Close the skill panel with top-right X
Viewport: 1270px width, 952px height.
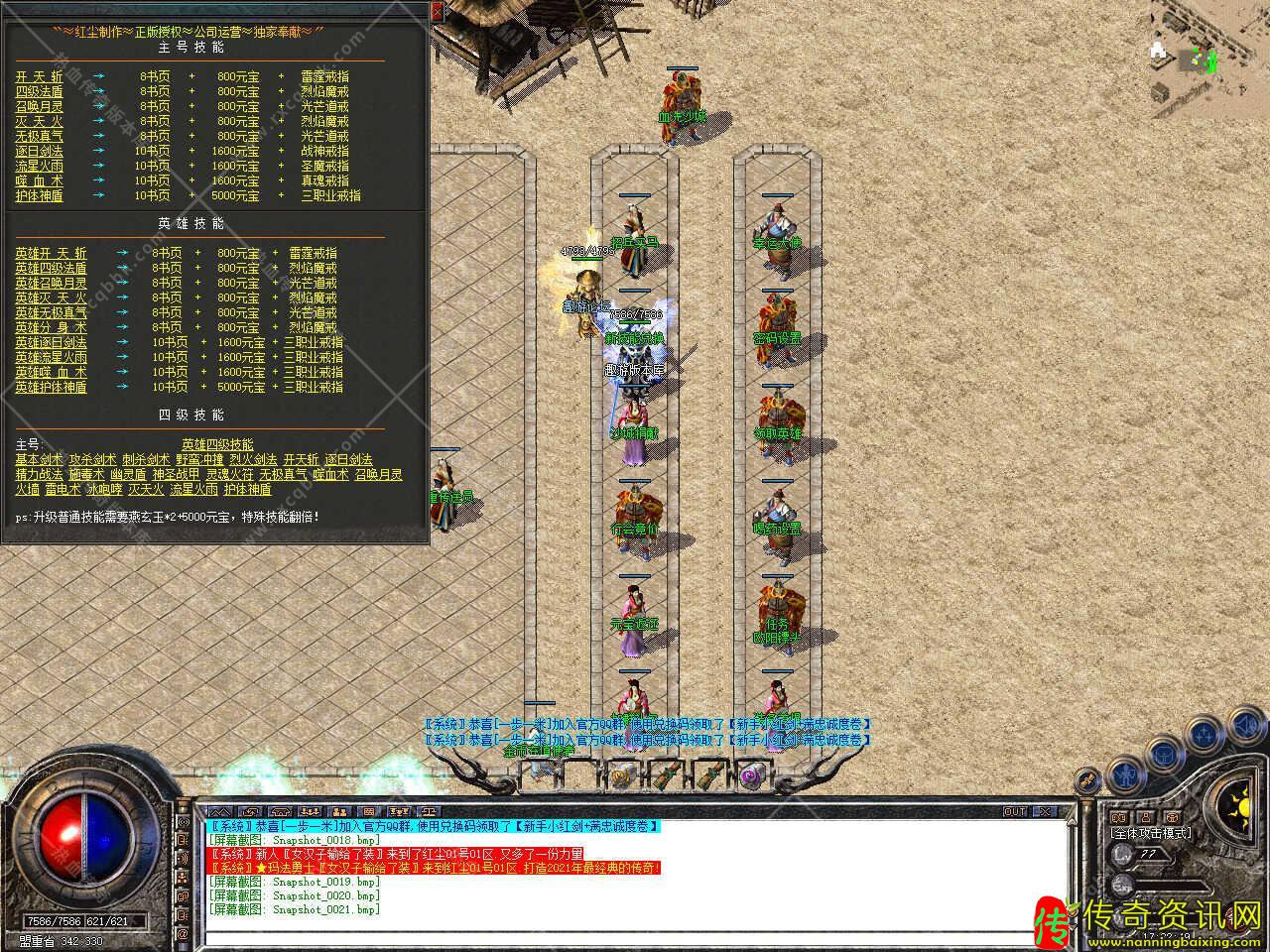[x=438, y=10]
